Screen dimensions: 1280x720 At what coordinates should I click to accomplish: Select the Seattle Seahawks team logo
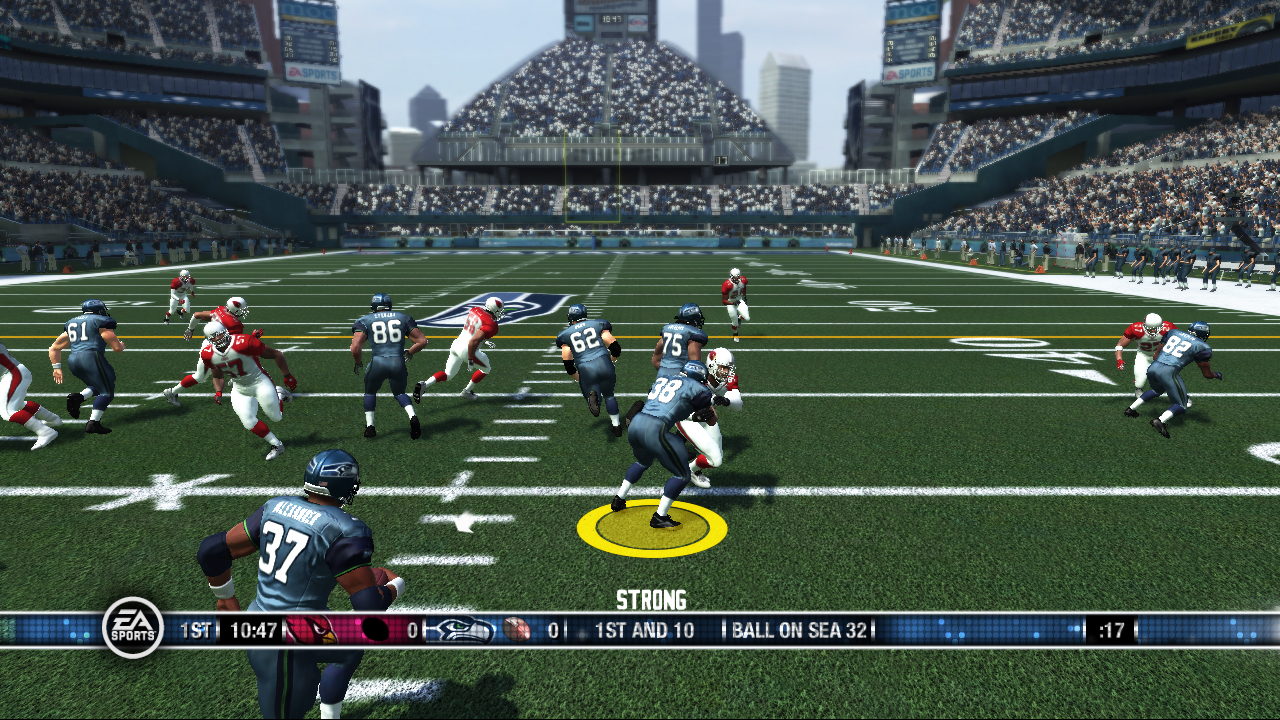(461, 630)
